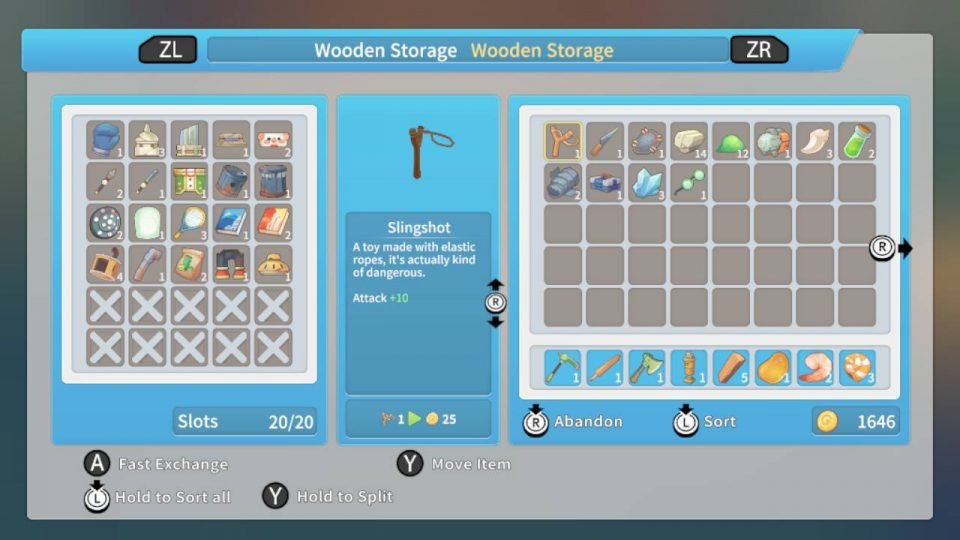The image size is (960, 540).
Task: Choose the green bead earrings item
Action: point(689,182)
